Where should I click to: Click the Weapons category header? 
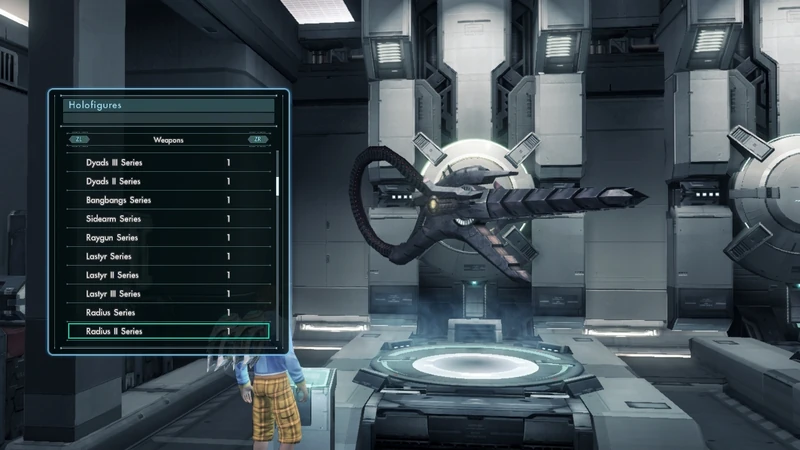pos(168,140)
